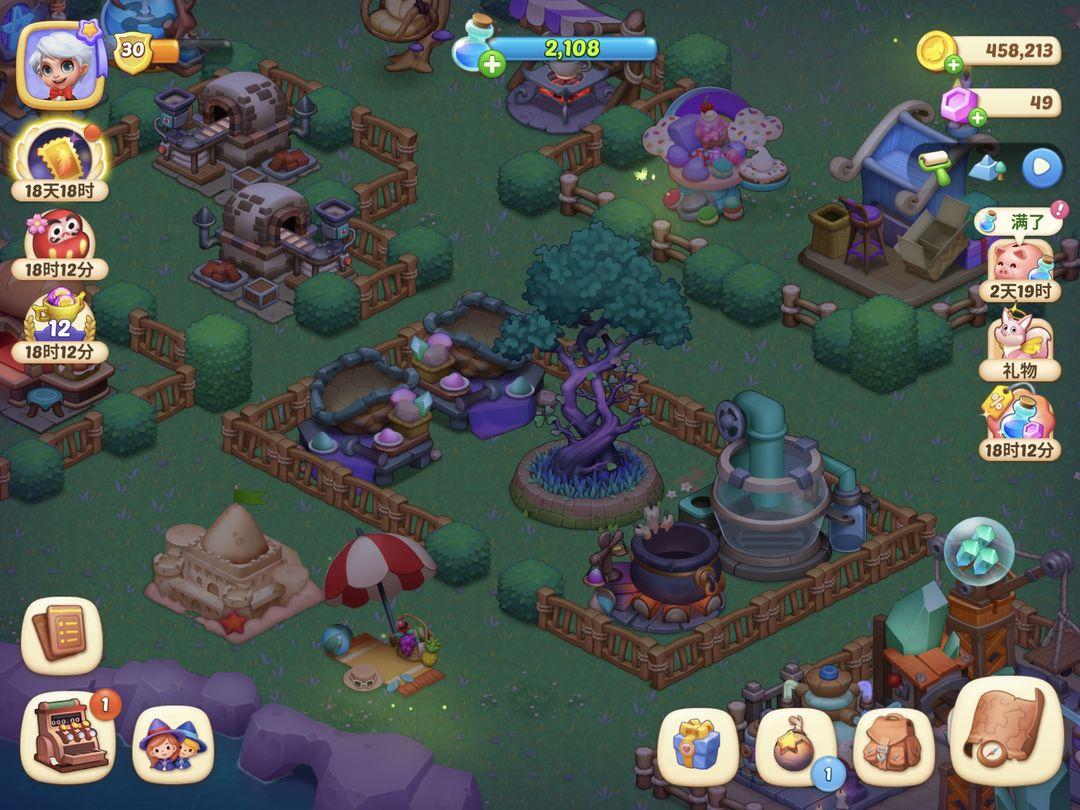Add more energy potions with the plus
The image size is (1080, 810).
(491, 65)
